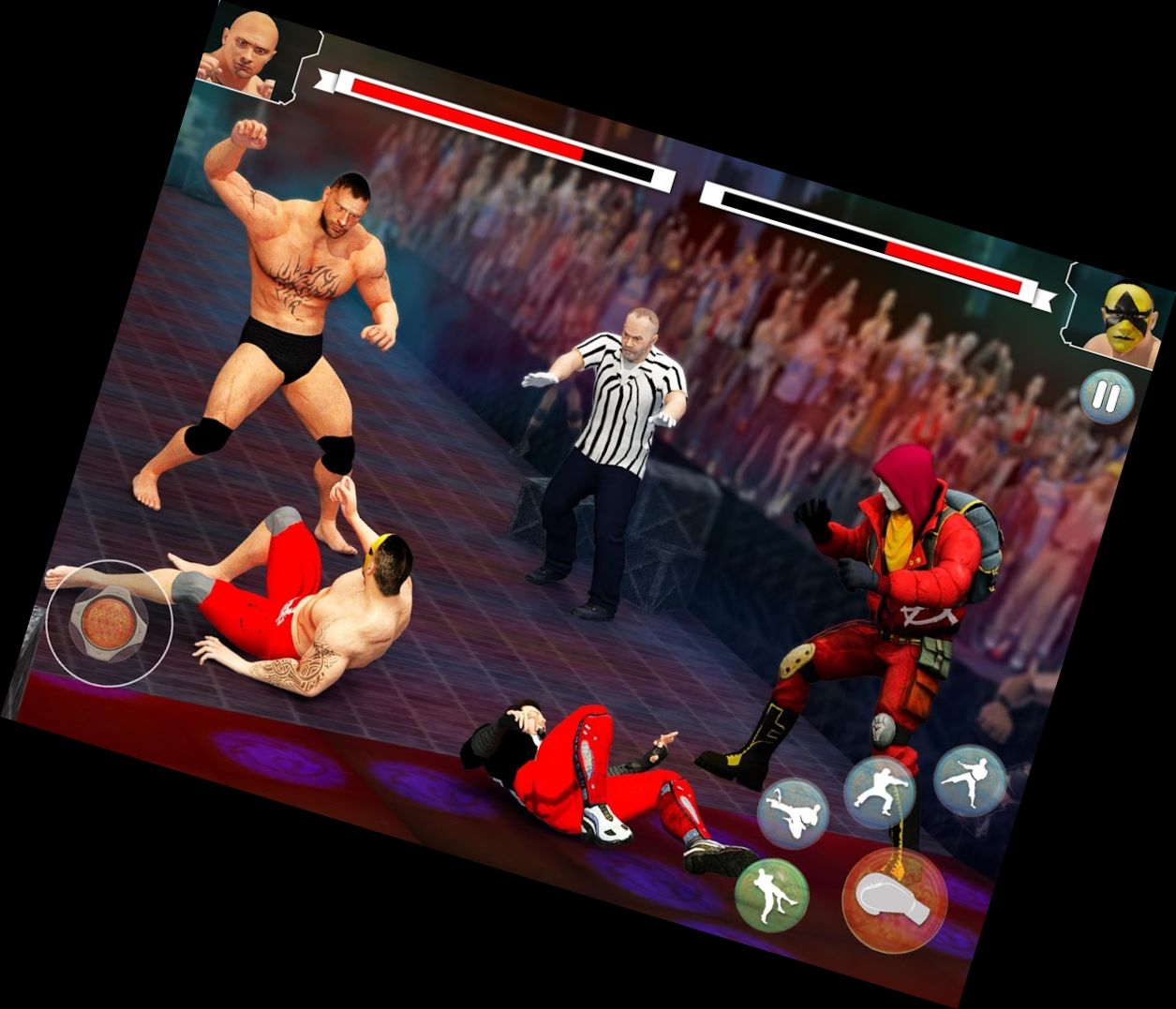
Task: Activate the crouching karate stance move
Action: pyautogui.click(x=880, y=793)
